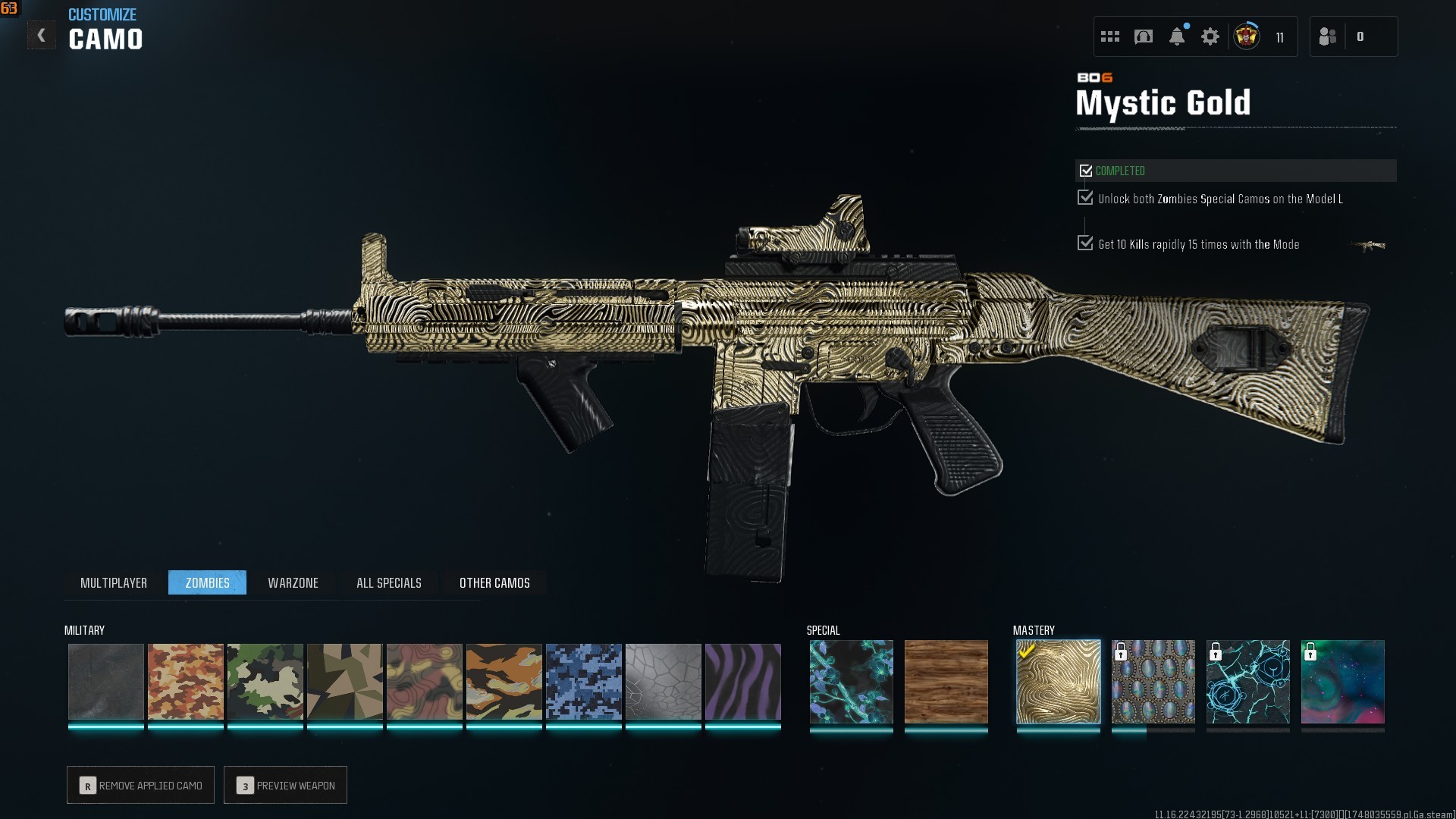Select the locked opal gem mastery camo
This screenshot has height=819, width=1456.
click(1153, 681)
